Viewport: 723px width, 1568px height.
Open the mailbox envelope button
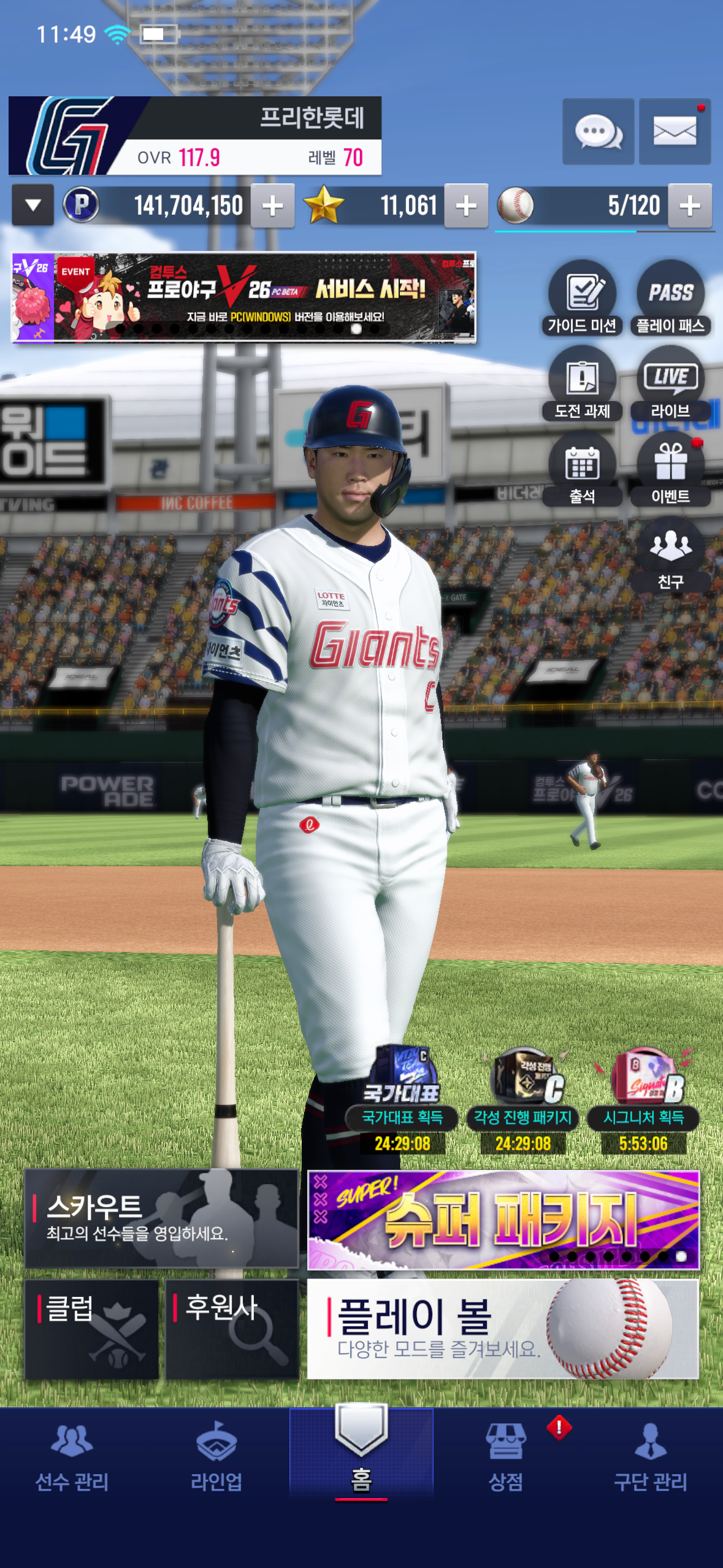(x=675, y=131)
